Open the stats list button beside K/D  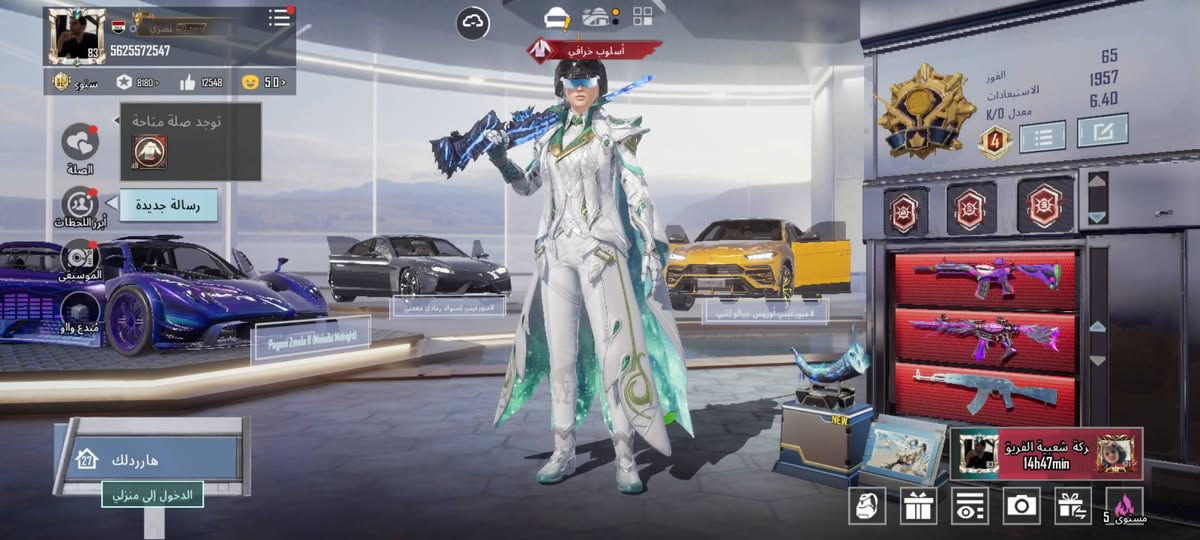point(1041,135)
